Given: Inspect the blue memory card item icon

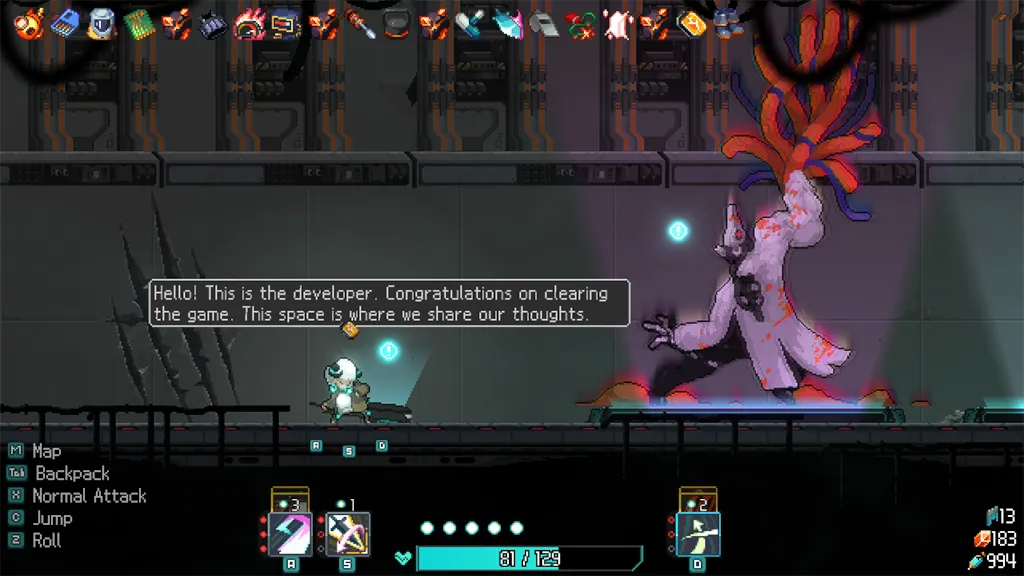Looking at the screenshot, I should (x=65, y=22).
